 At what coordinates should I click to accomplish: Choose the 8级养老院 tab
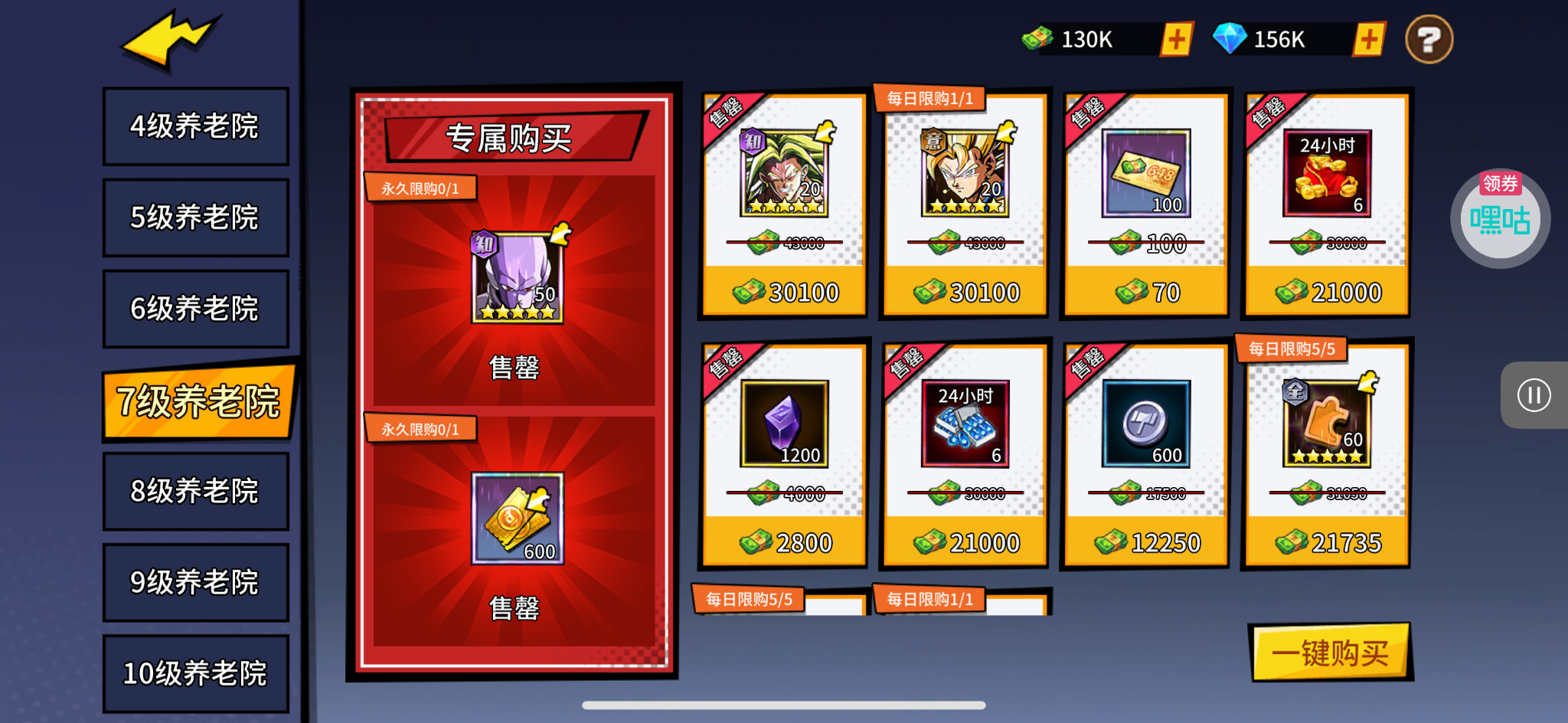pos(195,491)
